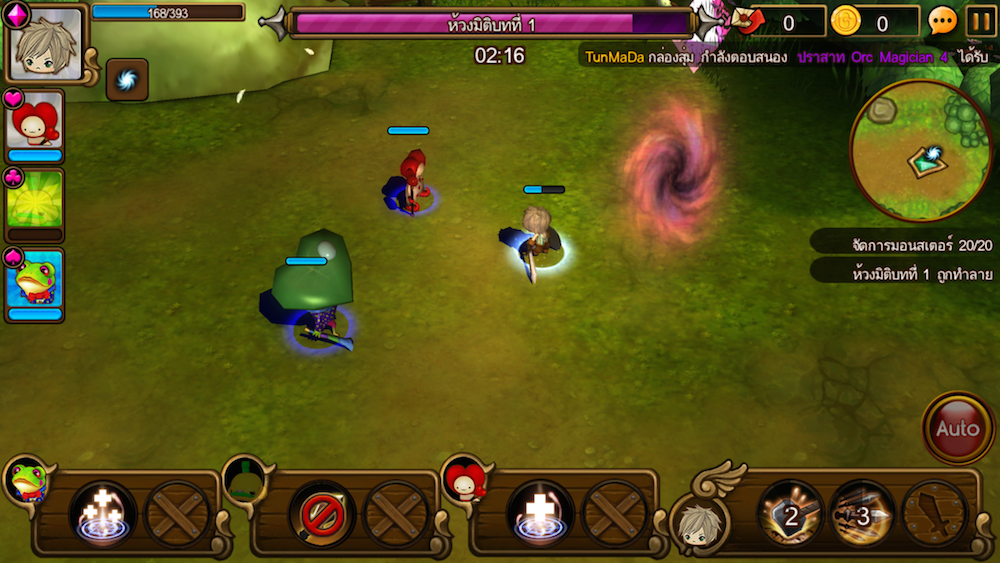
Task: Tap the blocked skill with prohibition sign
Action: 322,515
